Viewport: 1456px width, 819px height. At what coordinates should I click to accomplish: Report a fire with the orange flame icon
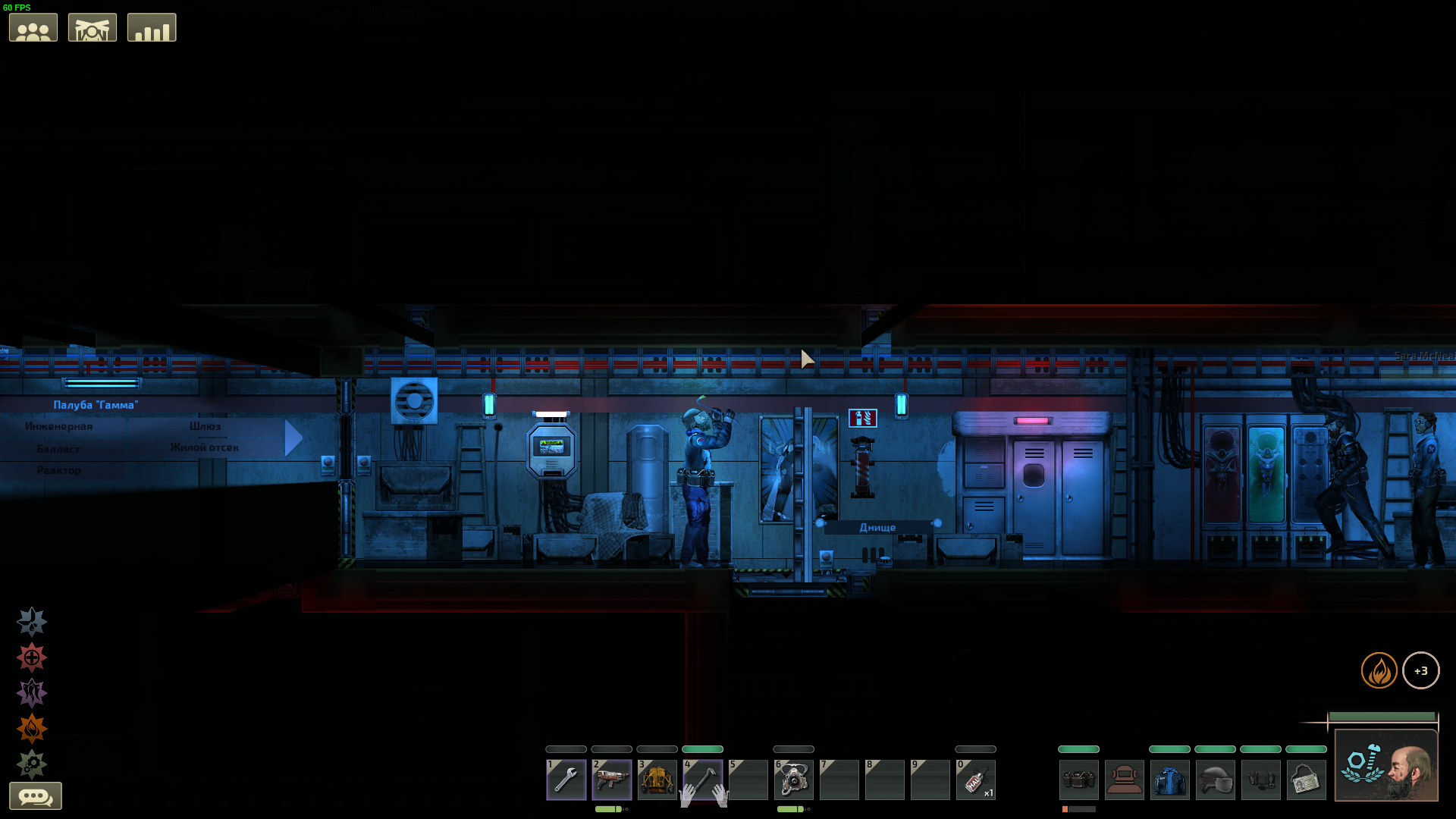(31, 728)
